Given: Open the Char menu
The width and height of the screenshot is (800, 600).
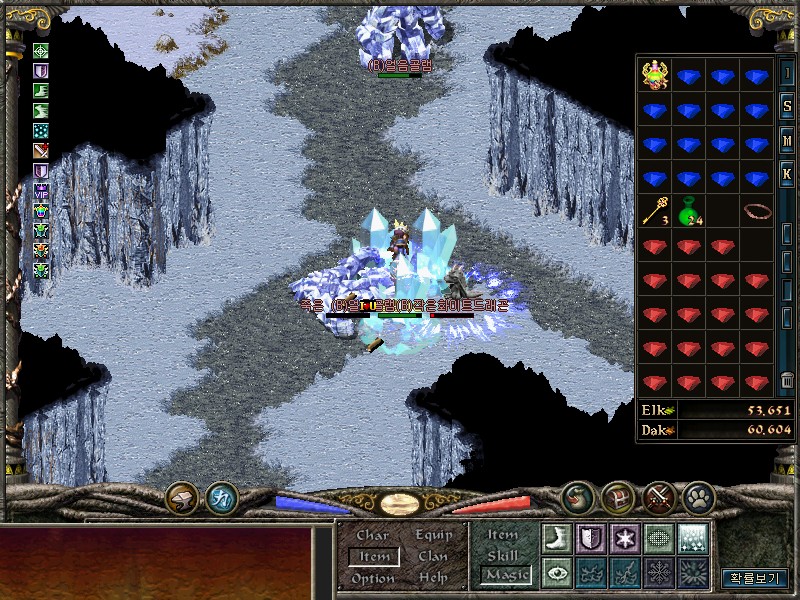Looking at the screenshot, I should 372,535.
